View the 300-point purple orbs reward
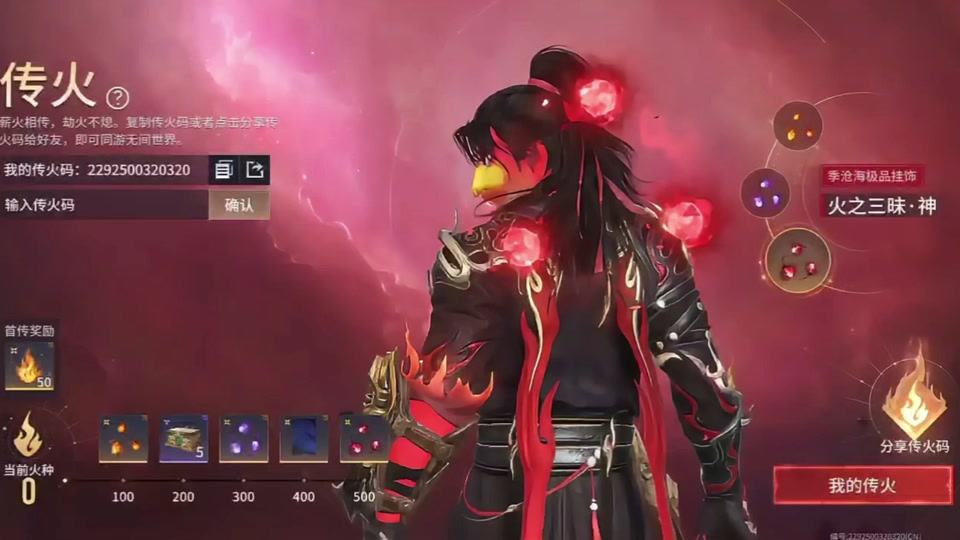The height and width of the screenshot is (540, 960). pyautogui.click(x=244, y=439)
